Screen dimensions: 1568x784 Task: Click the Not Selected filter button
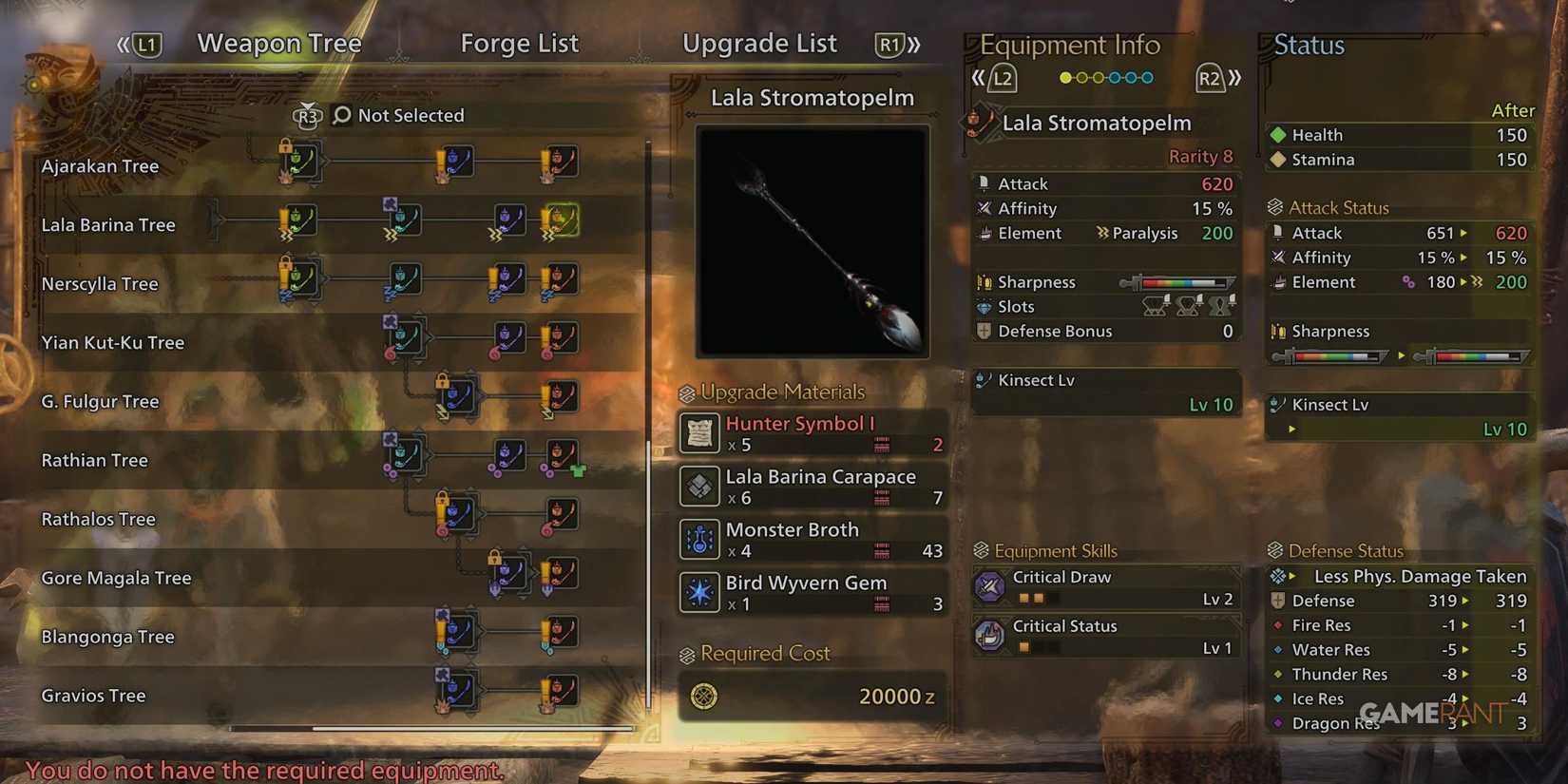(x=411, y=115)
